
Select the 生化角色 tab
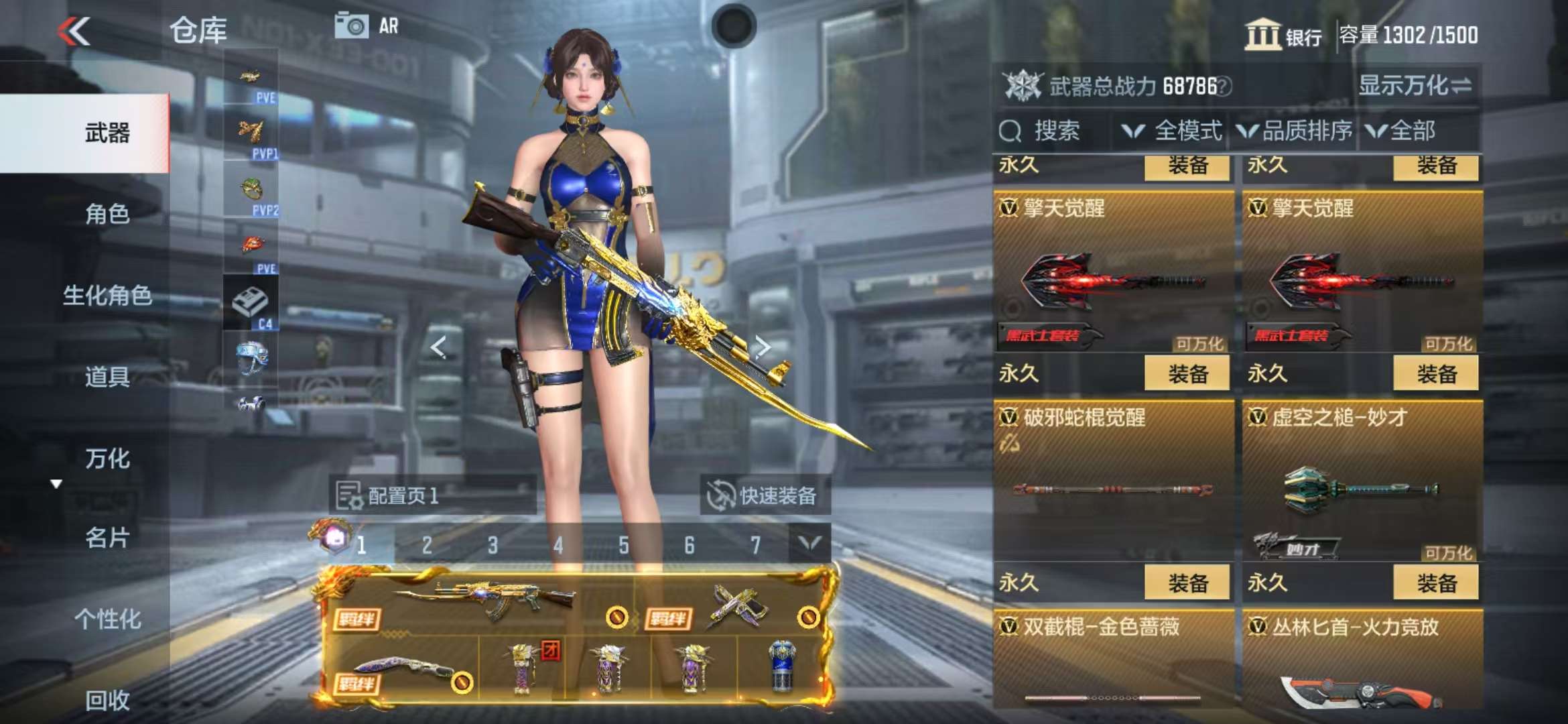[107, 295]
